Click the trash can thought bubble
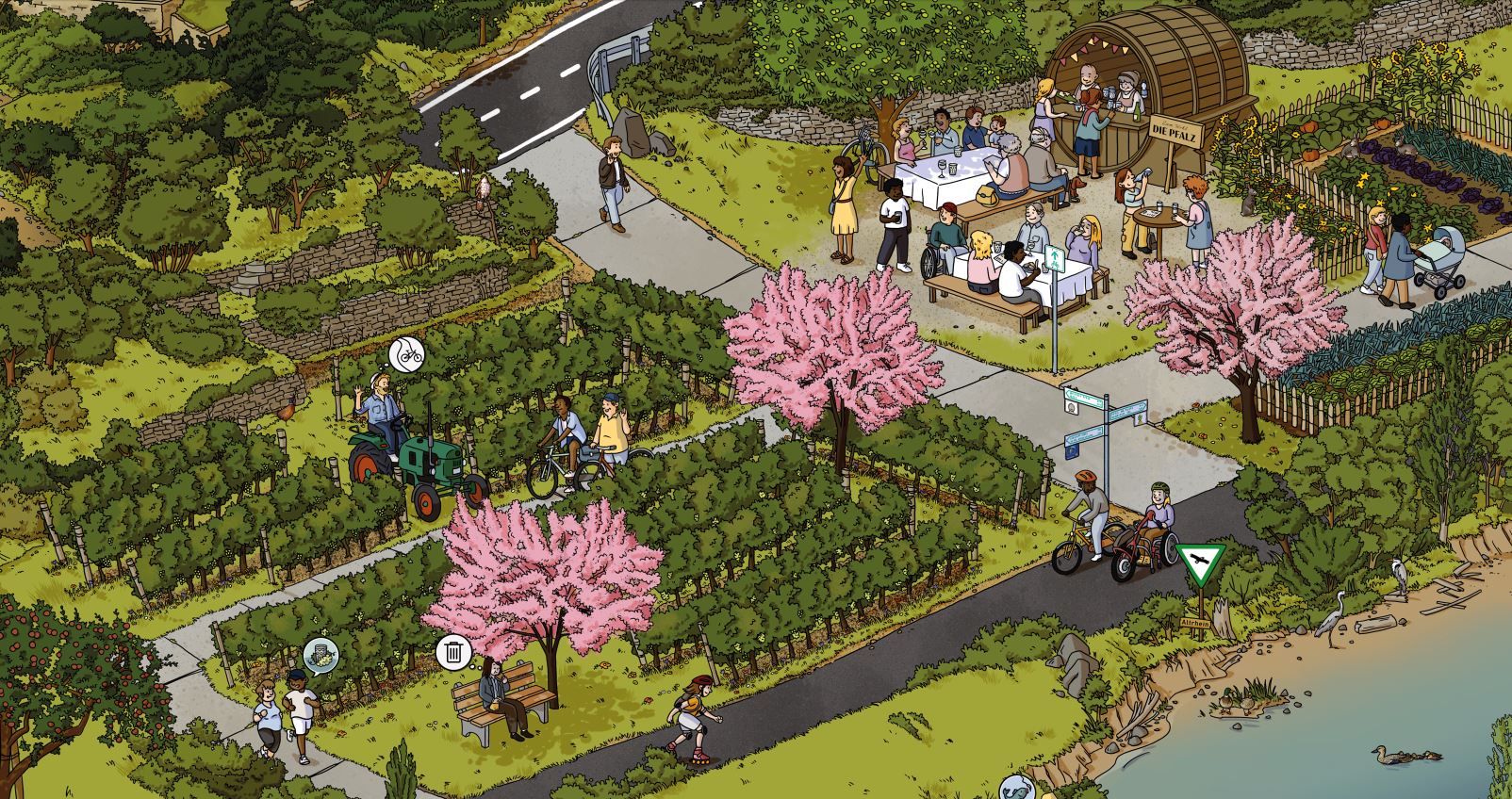Screen dimensions: 1512x799 pyautogui.click(x=453, y=651)
